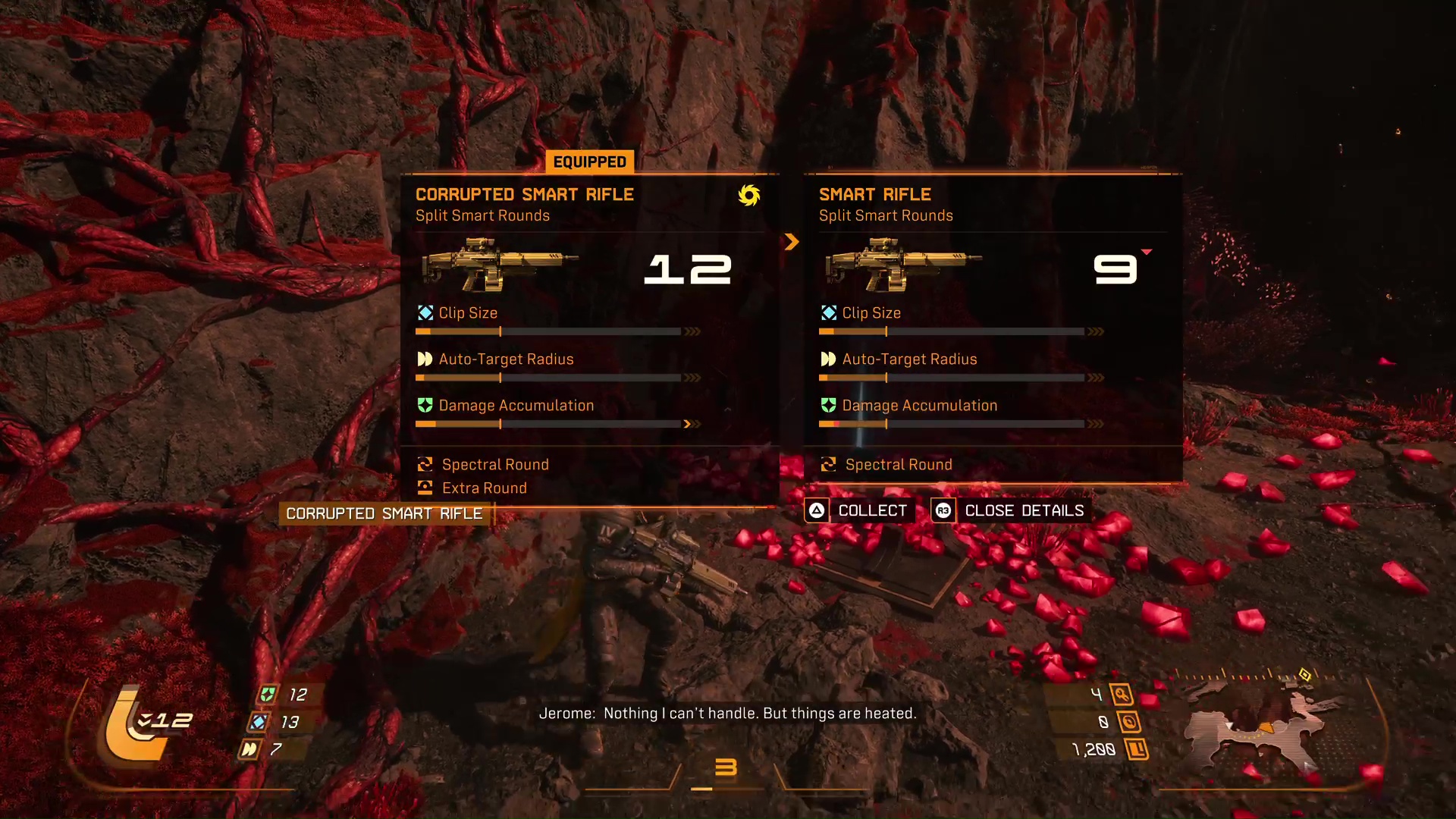
Task: Click the CORRUPTED SMART RIFLE nameplate label
Action: pyautogui.click(x=384, y=513)
